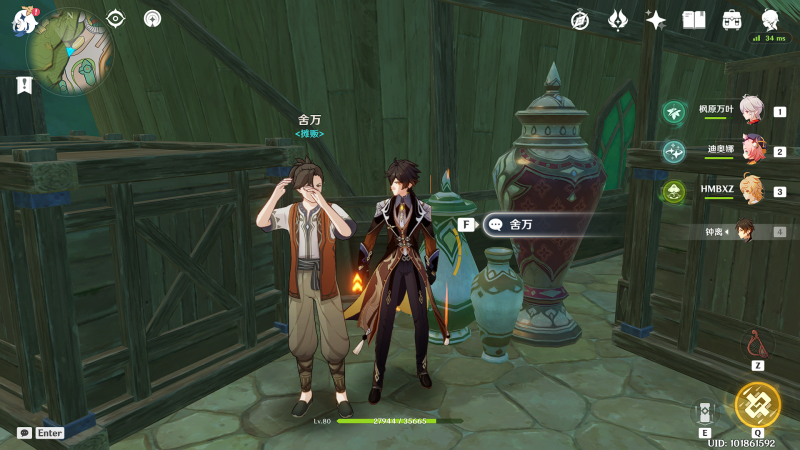Screen dimensions: 800x450
Task: Unleash the glowing golden elemental burst
Action: [x=757, y=404]
